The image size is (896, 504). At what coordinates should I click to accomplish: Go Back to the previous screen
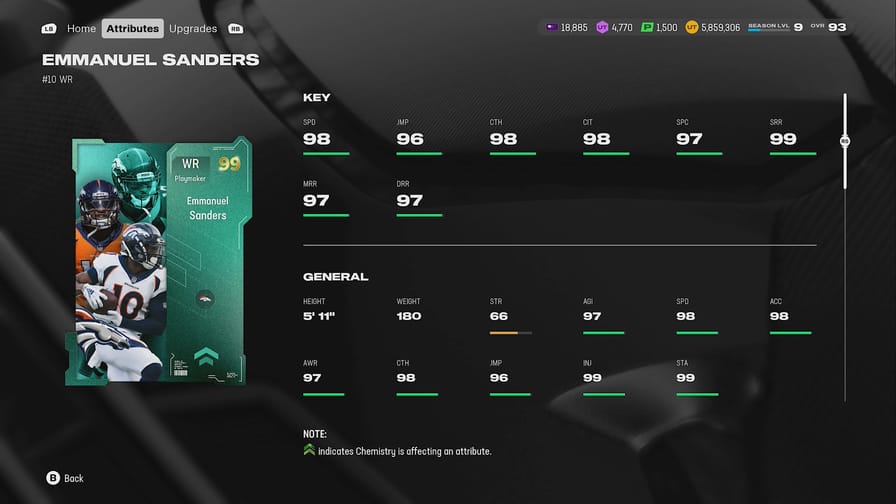point(65,478)
